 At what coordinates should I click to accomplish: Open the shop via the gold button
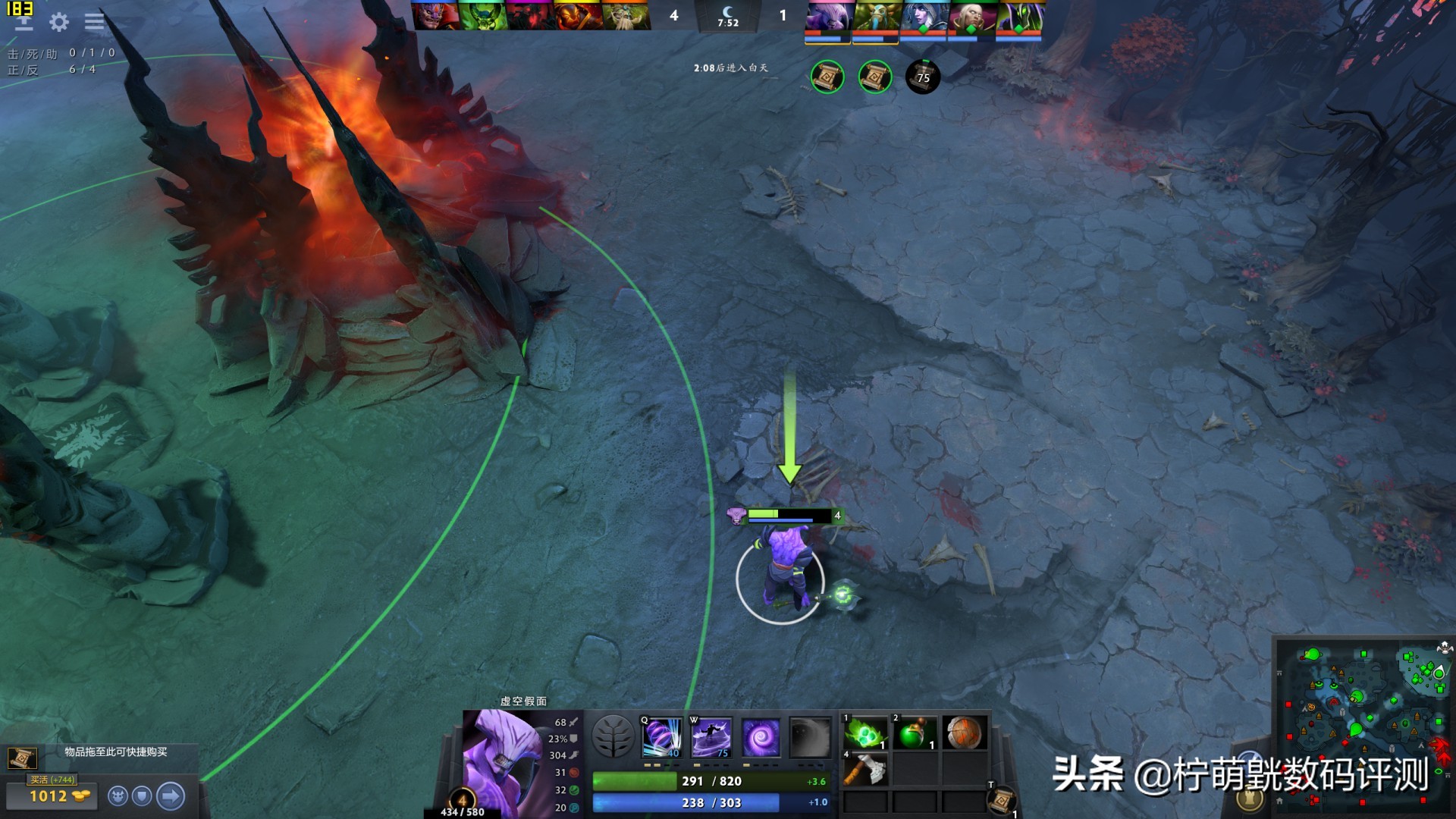(52, 796)
